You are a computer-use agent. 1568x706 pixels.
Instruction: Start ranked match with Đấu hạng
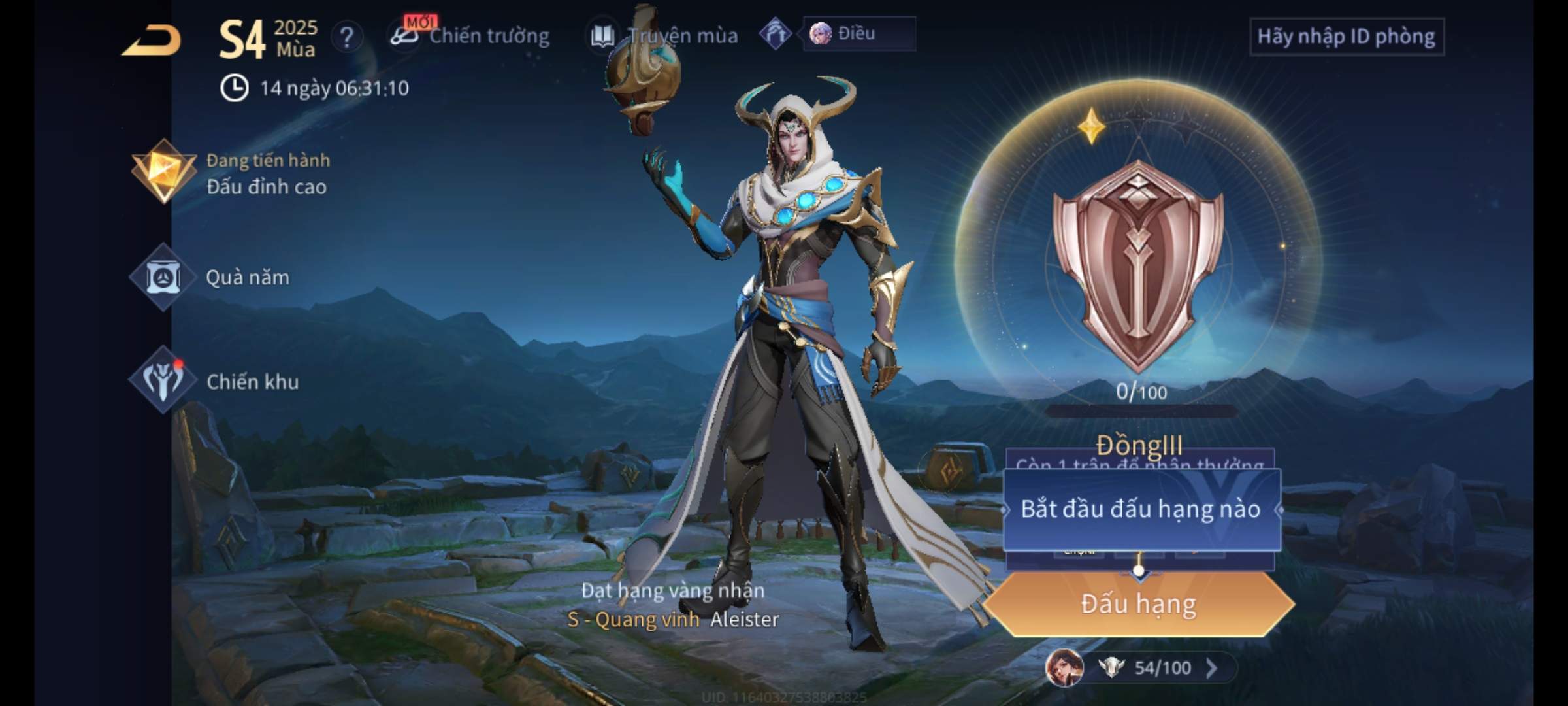(x=1138, y=603)
